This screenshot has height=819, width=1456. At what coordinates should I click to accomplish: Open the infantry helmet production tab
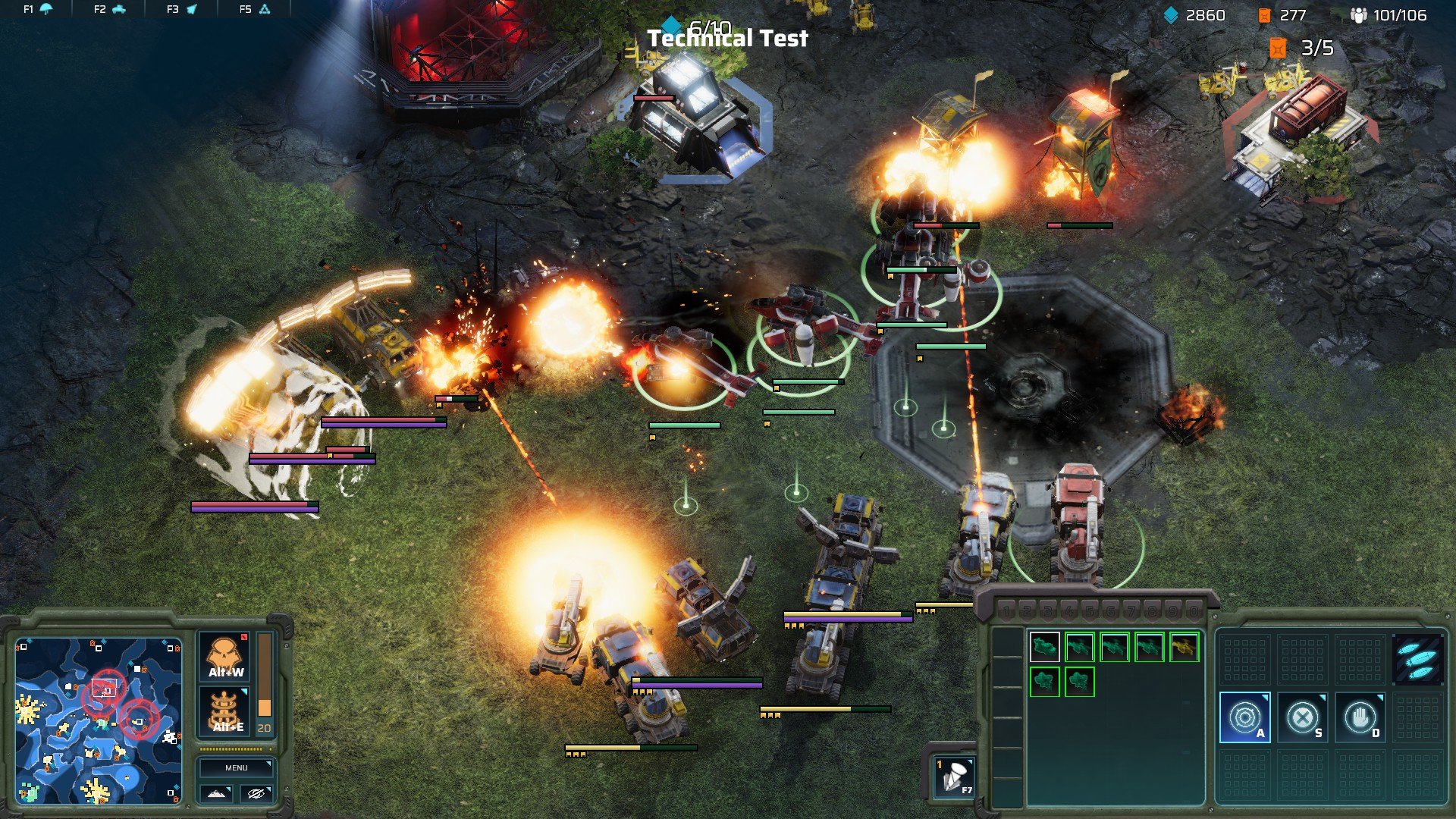[x=38, y=10]
